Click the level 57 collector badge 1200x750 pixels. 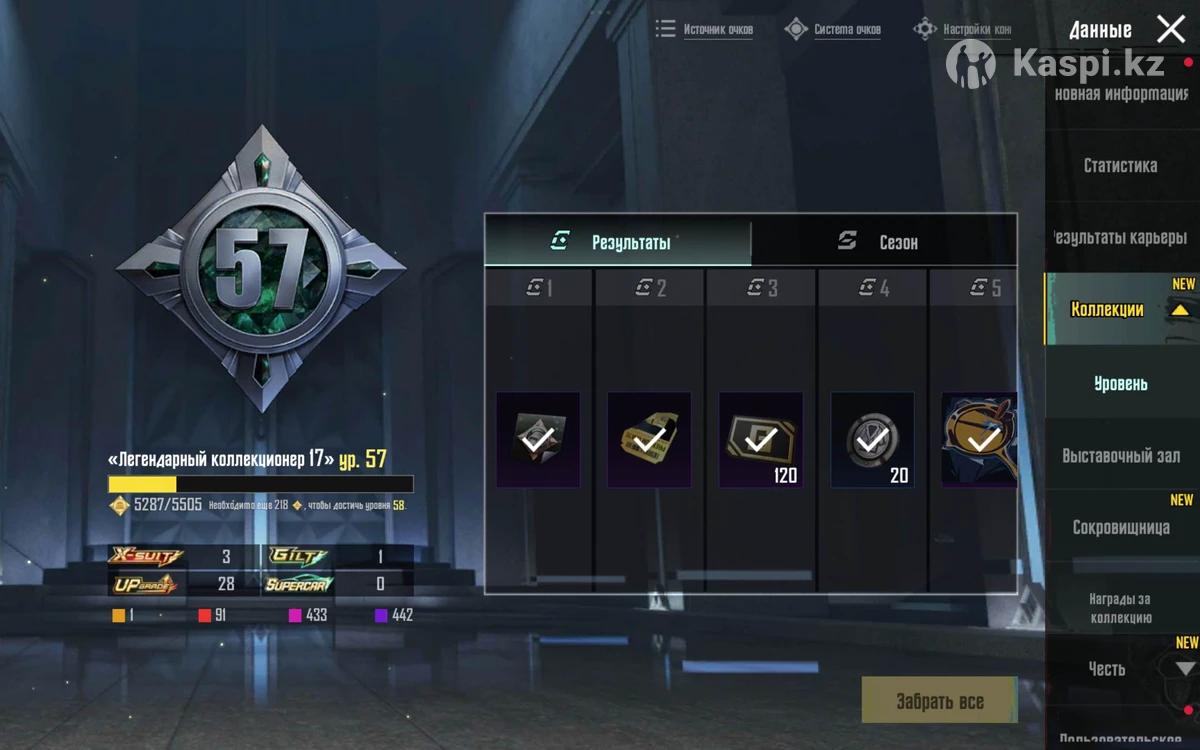(261, 268)
